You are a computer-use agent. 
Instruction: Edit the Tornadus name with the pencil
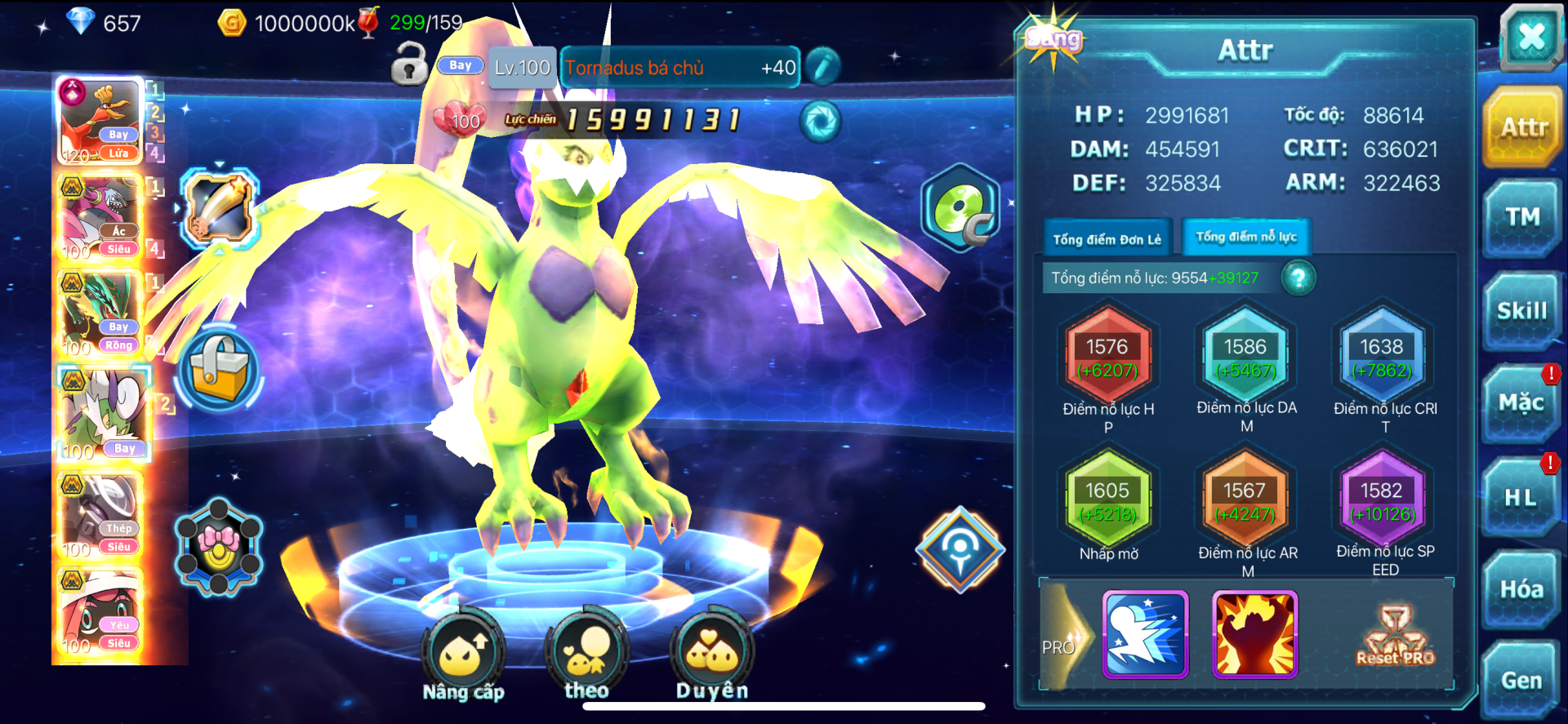(823, 67)
